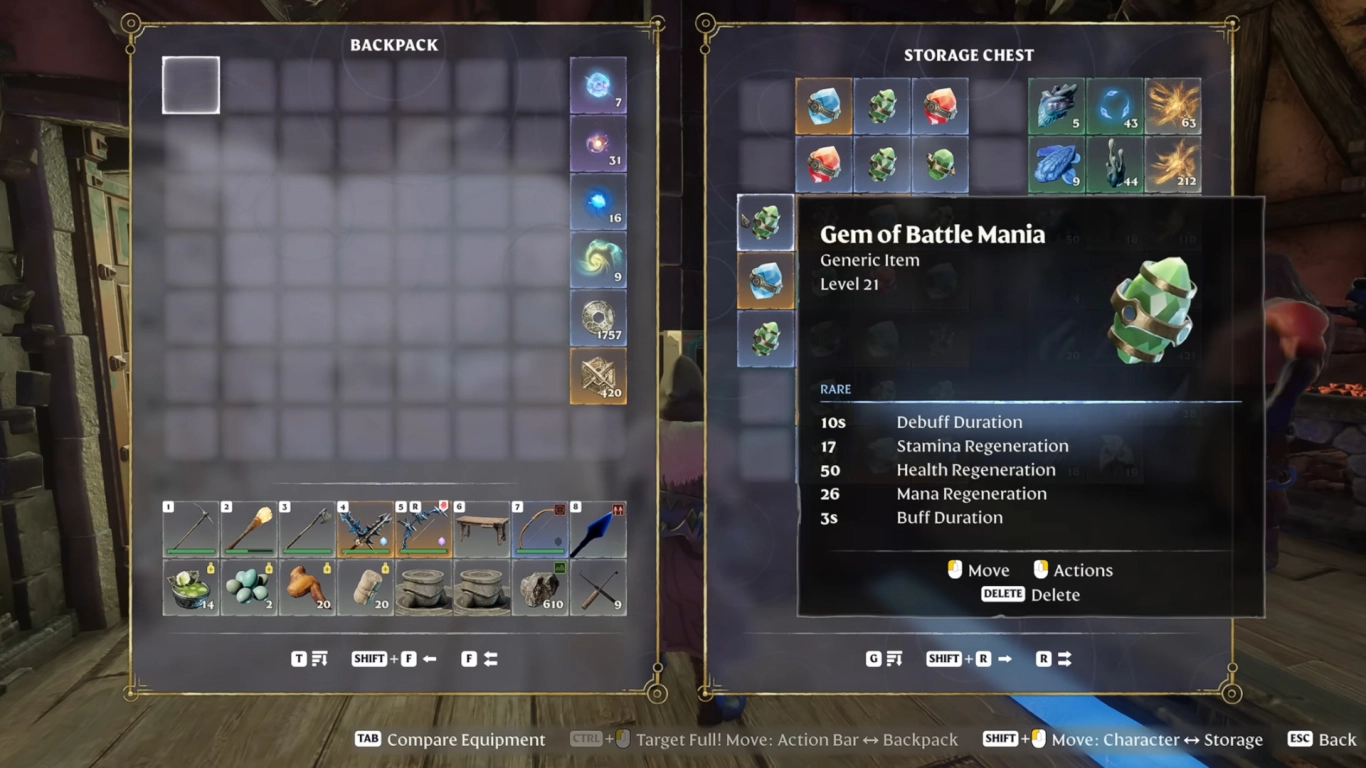The width and height of the screenshot is (1366, 768).
Task: Click the Compare Equipment control
Action: tap(449, 739)
